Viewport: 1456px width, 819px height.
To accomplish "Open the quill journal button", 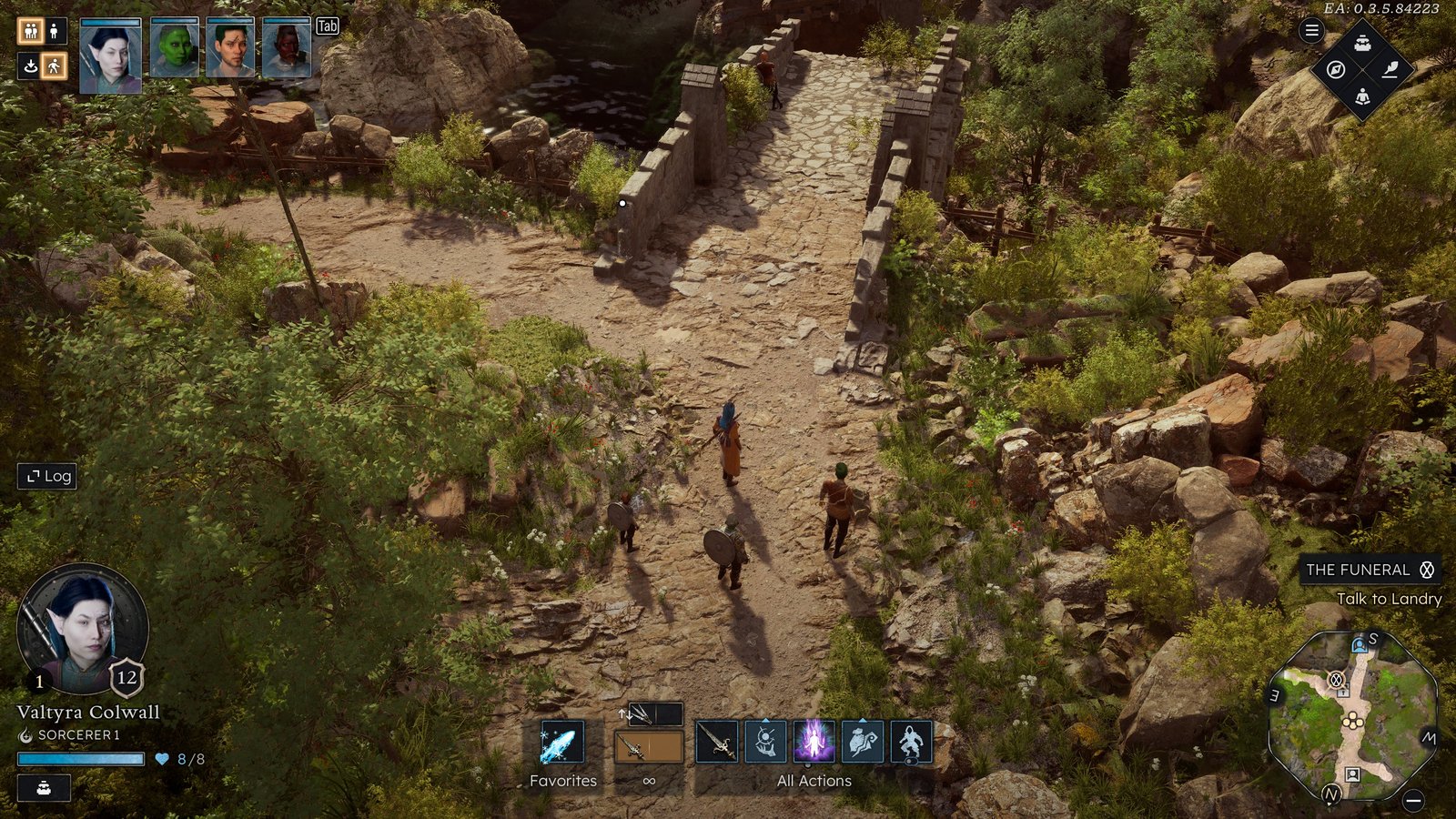I will coord(1390,70).
